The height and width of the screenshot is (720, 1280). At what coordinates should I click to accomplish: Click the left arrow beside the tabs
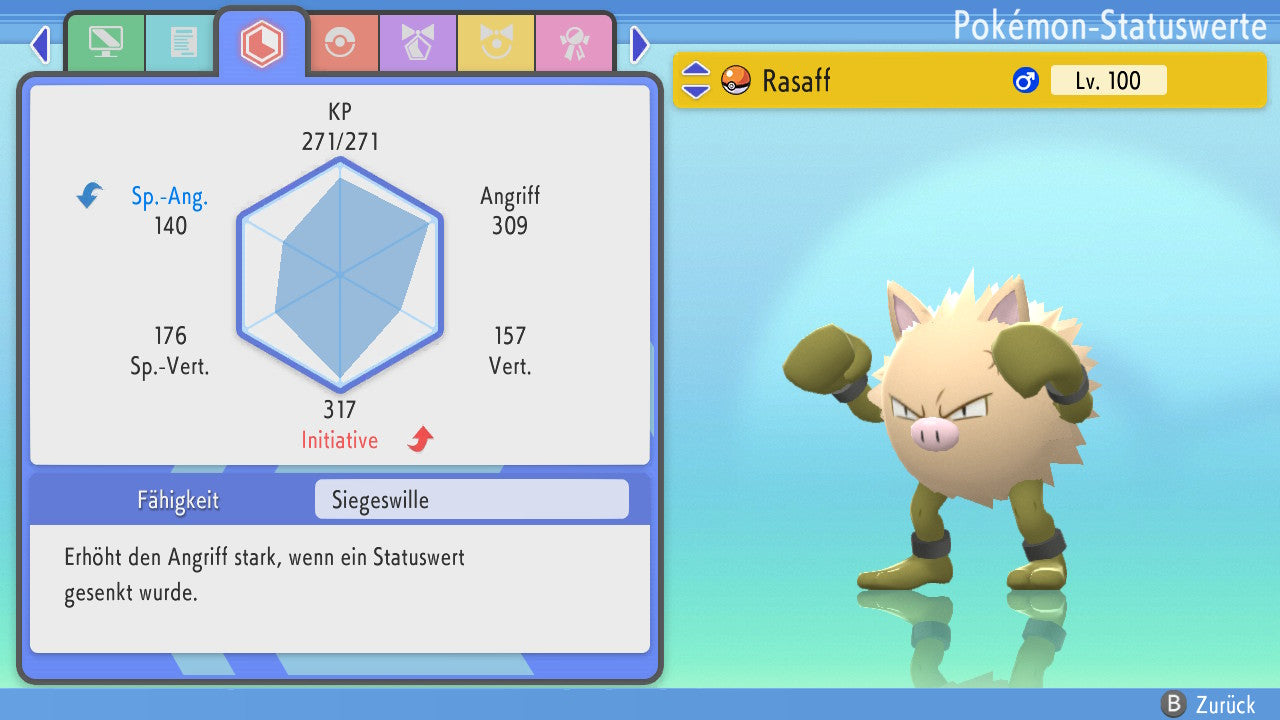coord(40,44)
